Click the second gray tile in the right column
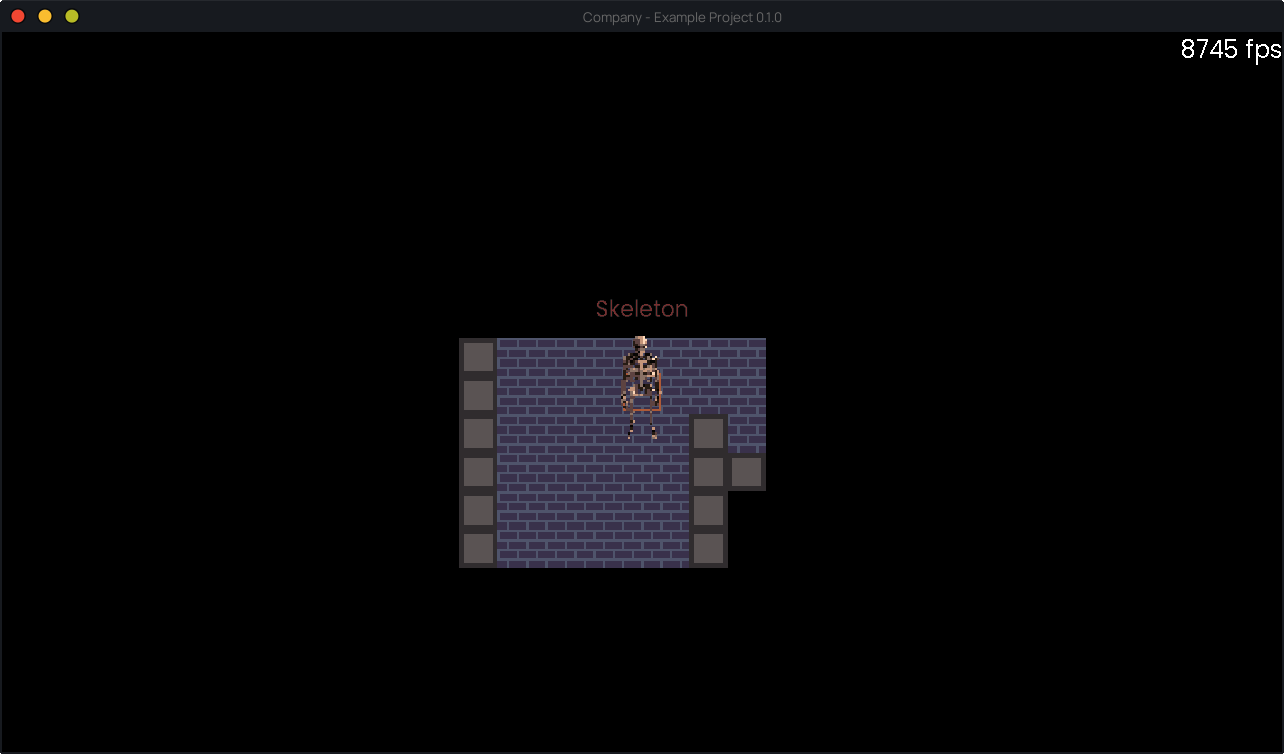Image resolution: width=1284 pixels, height=754 pixels. [x=709, y=470]
